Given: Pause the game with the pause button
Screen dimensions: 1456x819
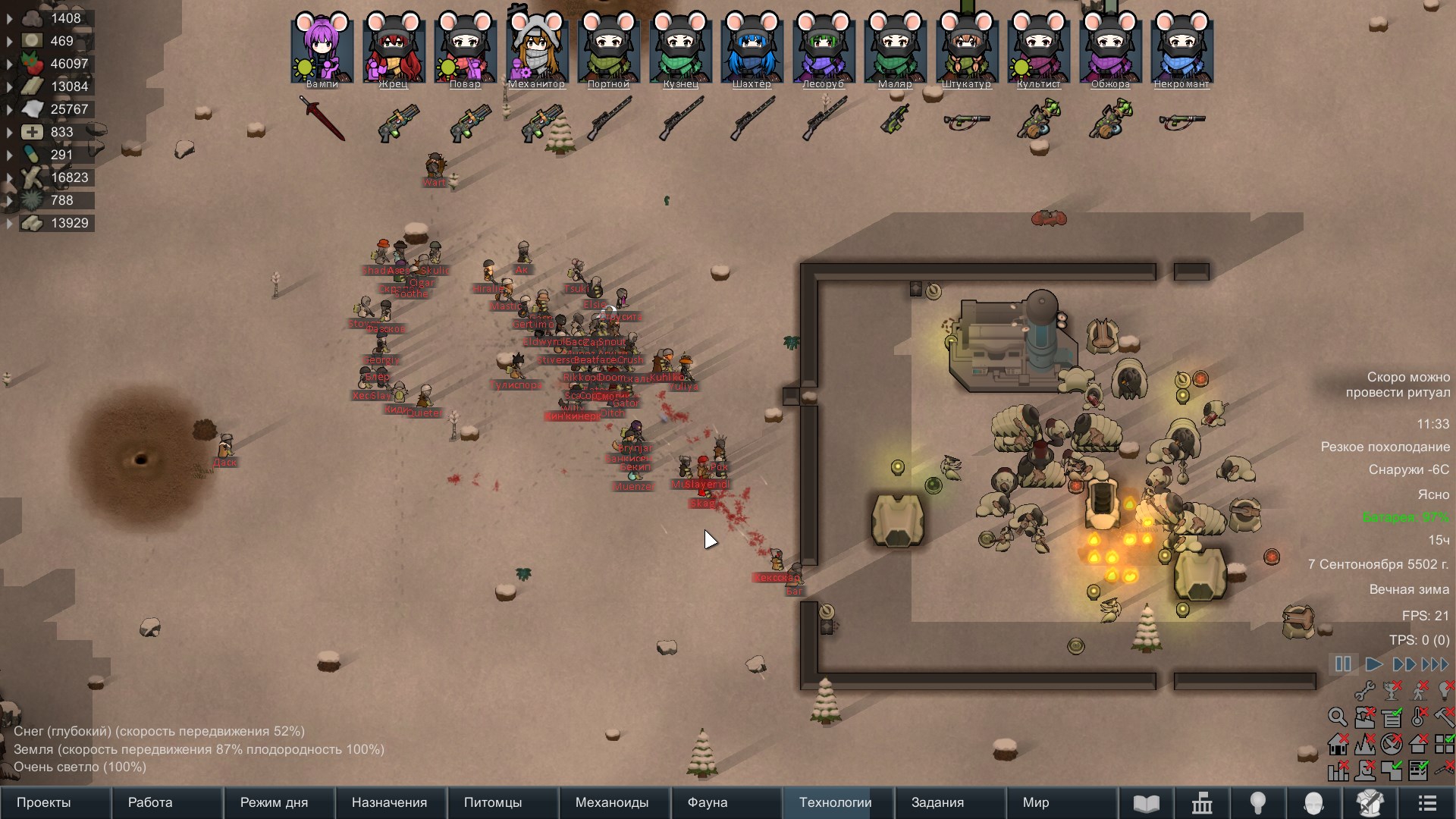Looking at the screenshot, I should 1343,664.
